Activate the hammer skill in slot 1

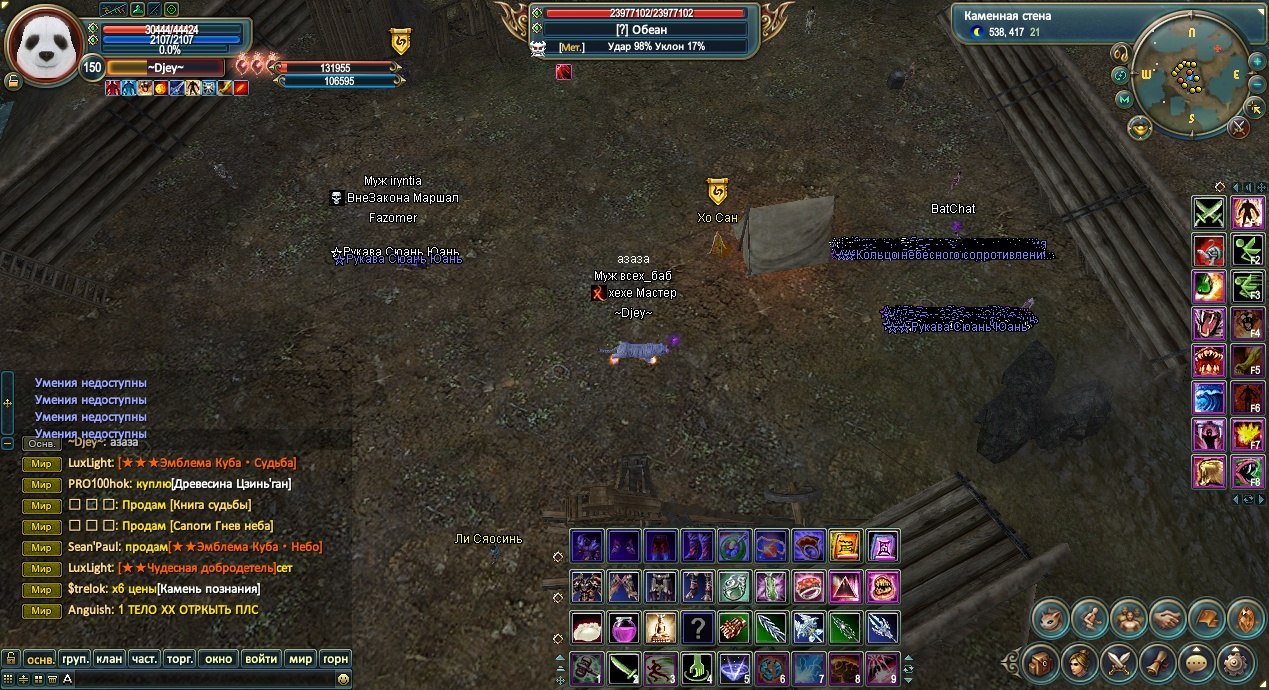tap(586, 667)
